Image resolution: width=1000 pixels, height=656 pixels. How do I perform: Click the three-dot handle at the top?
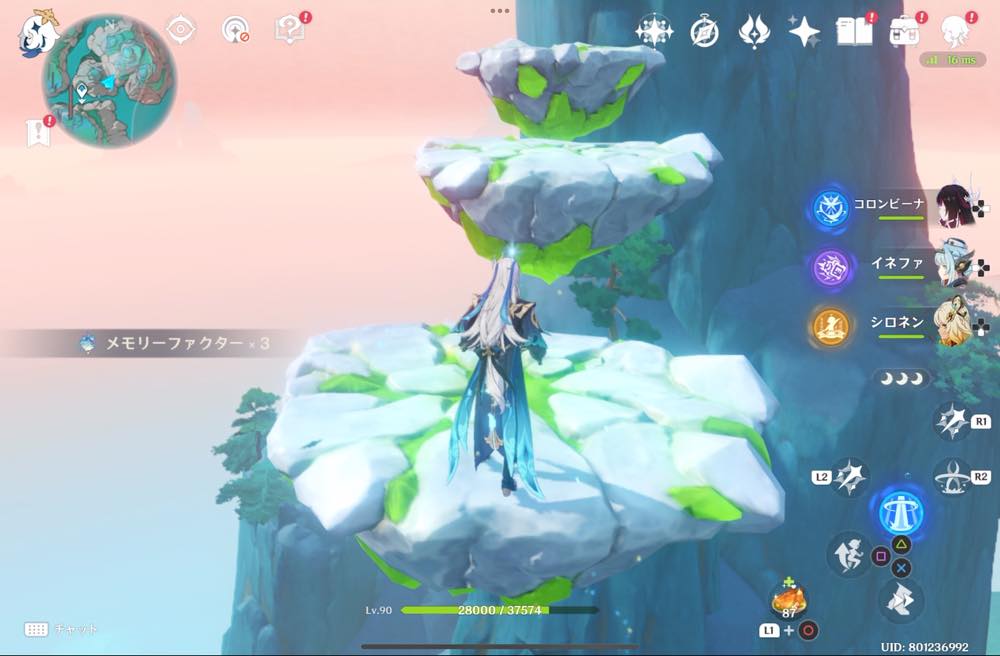coord(500,10)
